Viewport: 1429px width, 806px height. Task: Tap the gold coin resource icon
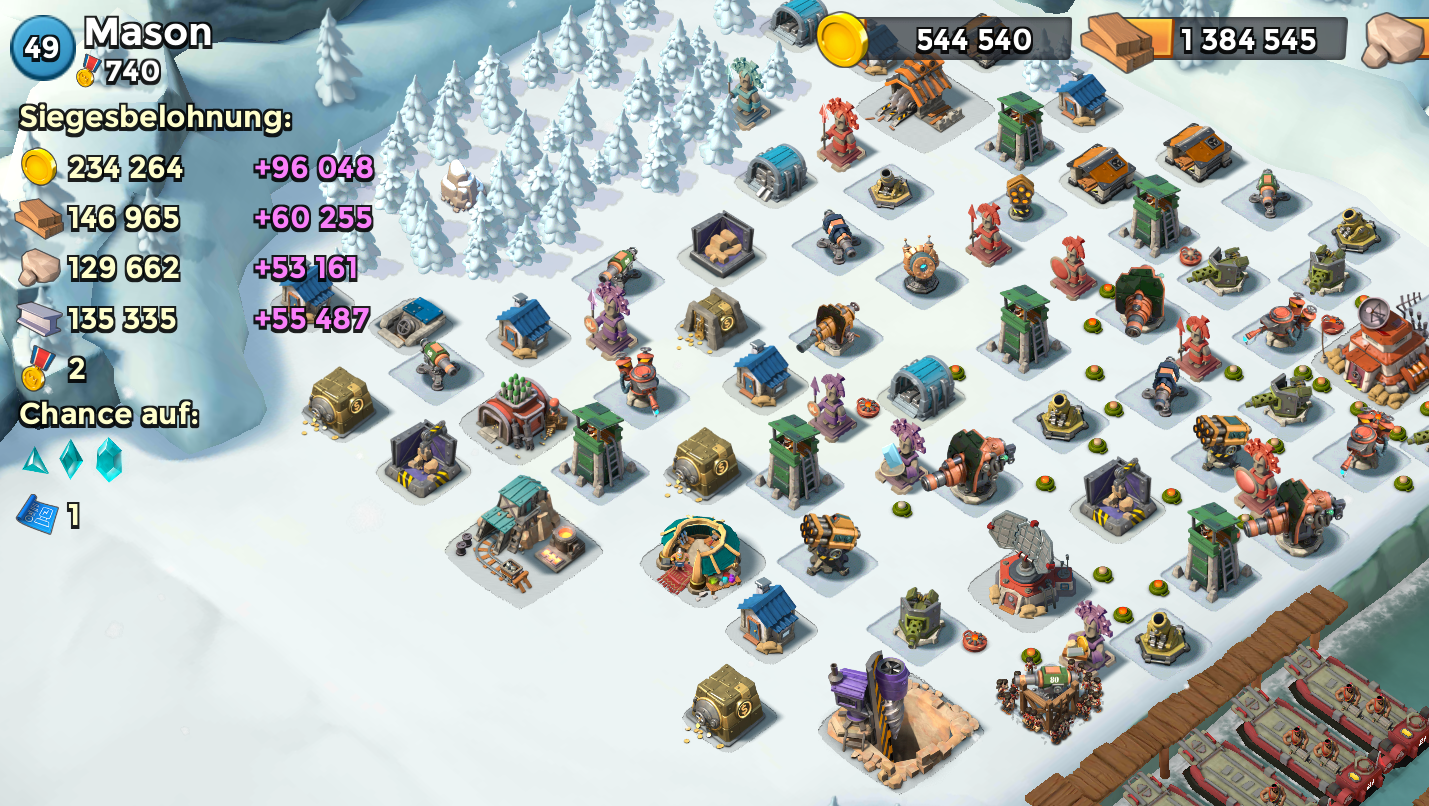(x=843, y=39)
